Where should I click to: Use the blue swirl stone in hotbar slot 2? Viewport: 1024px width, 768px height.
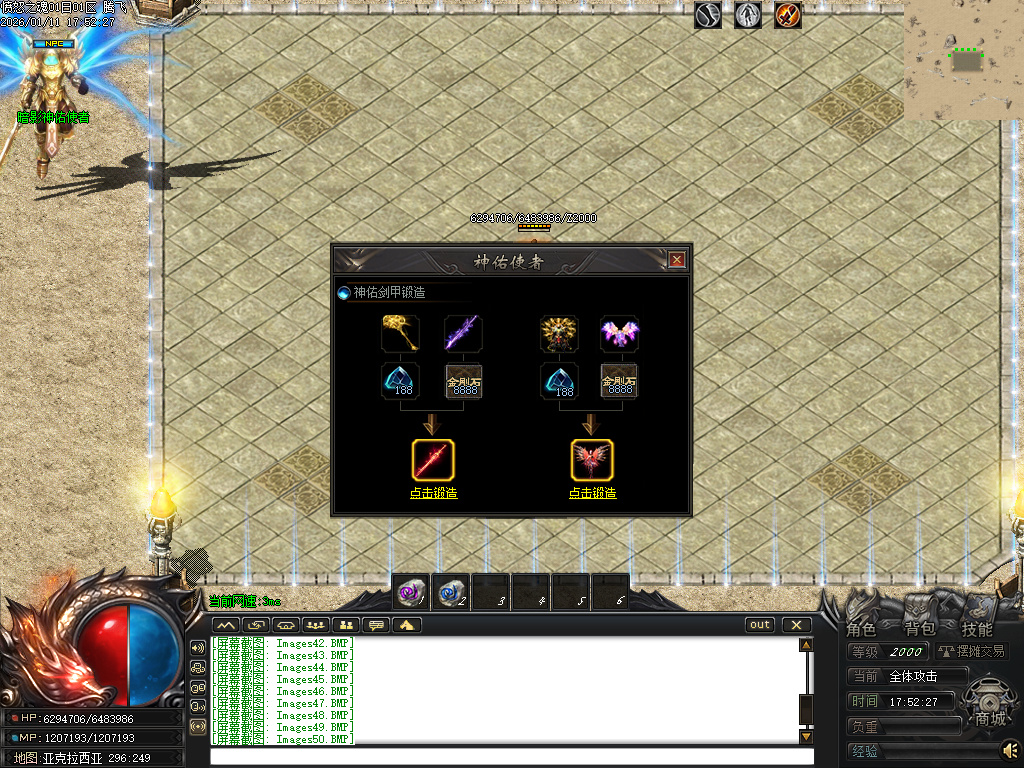[451, 592]
